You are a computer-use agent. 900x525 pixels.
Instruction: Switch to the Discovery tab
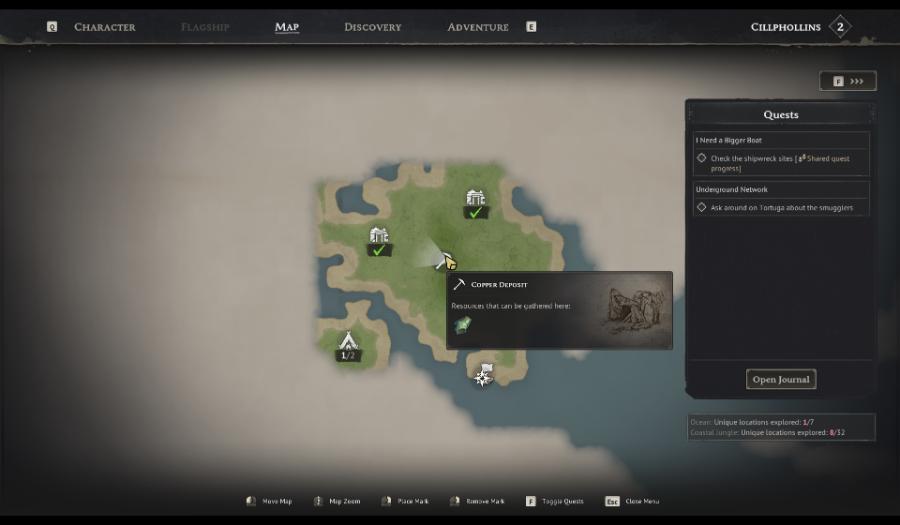(x=372, y=27)
